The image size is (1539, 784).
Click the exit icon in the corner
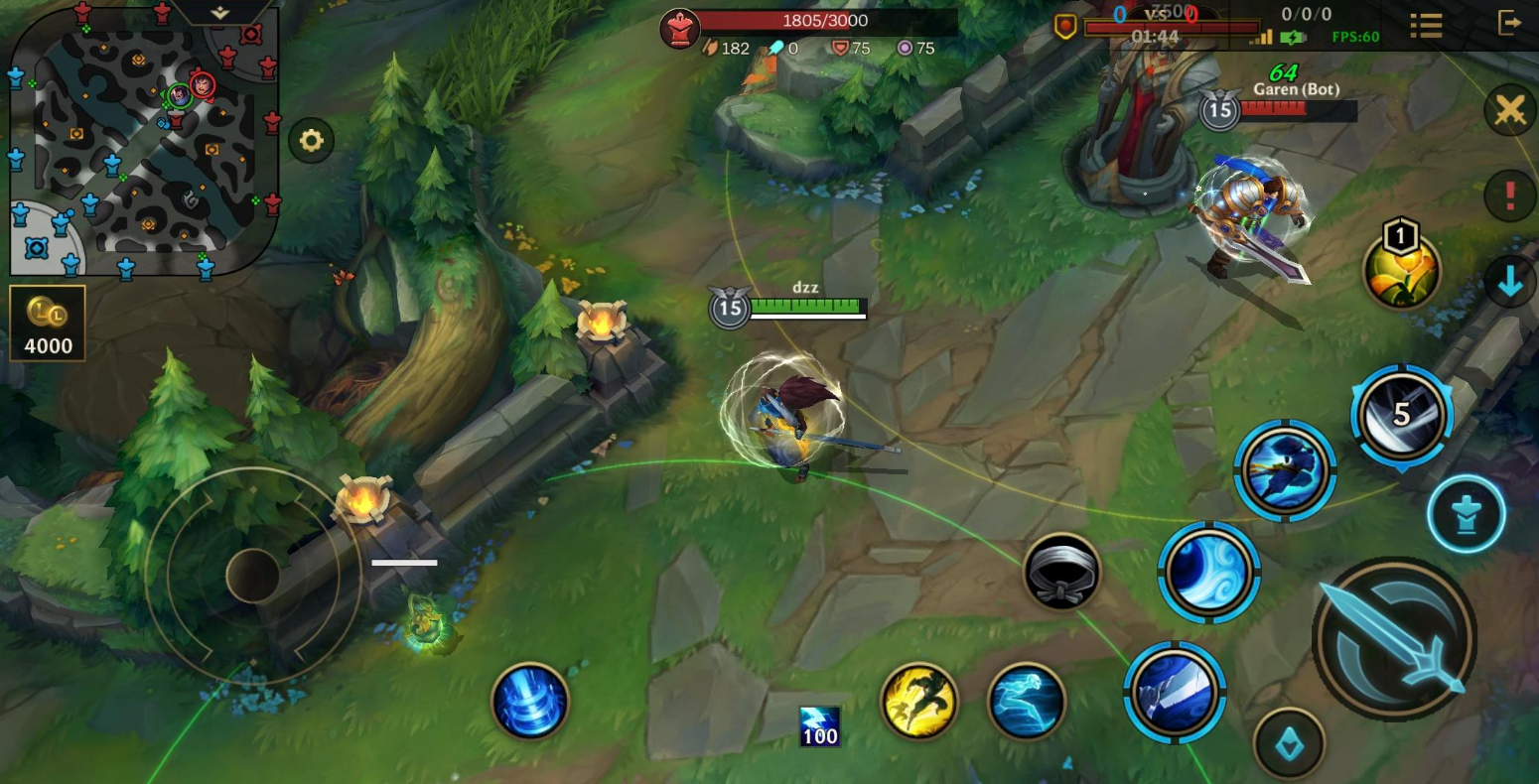click(x=1508, y=23)
